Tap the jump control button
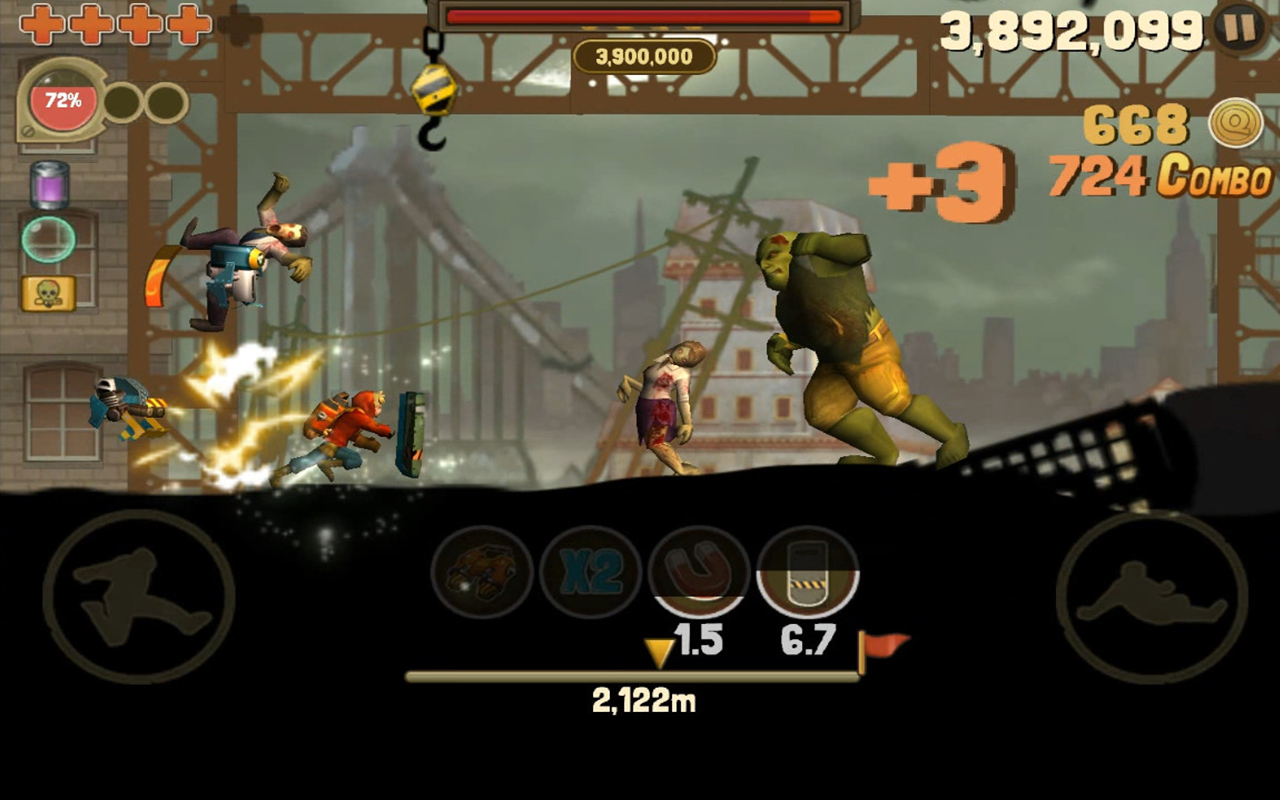The image size is (1280, 800). [138, 597]
